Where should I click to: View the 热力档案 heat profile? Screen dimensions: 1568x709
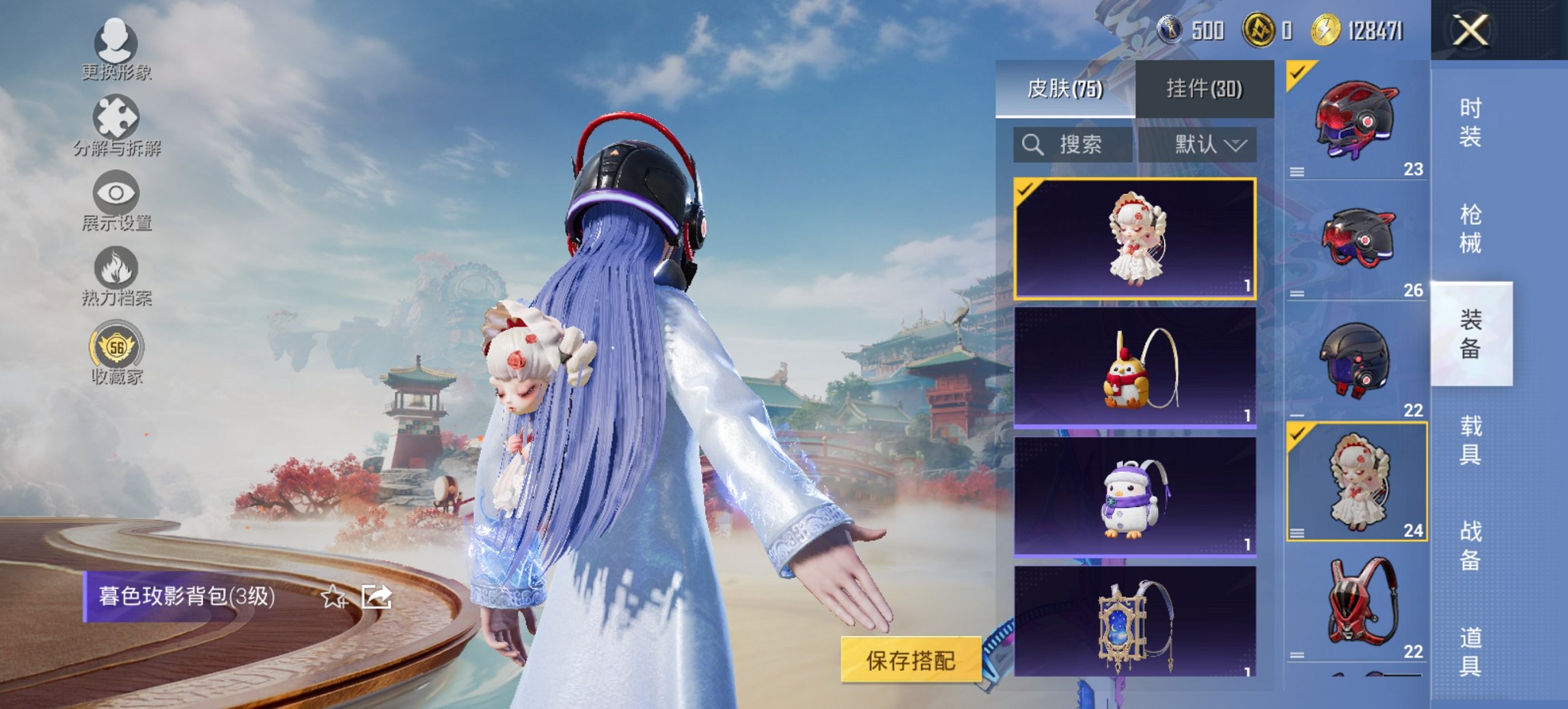coord(116,277)
